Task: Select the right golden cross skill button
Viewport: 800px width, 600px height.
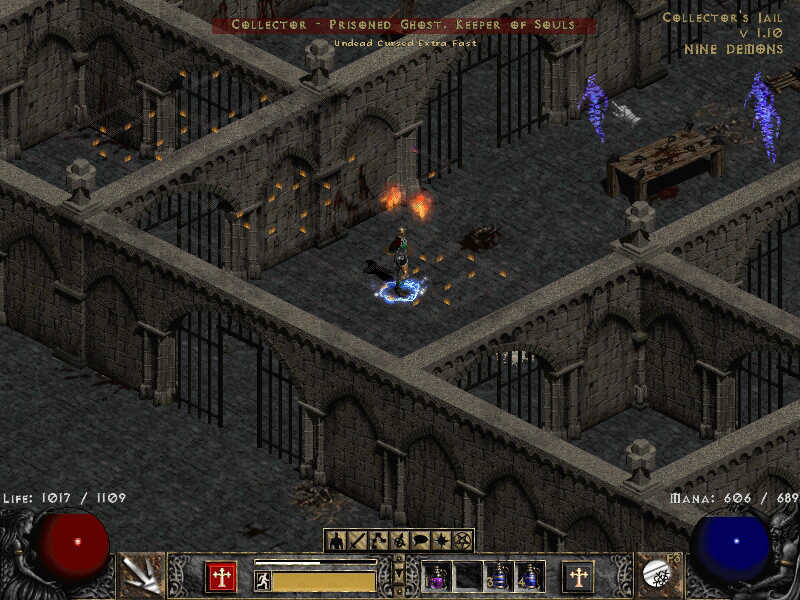Action: coord(578,577)
